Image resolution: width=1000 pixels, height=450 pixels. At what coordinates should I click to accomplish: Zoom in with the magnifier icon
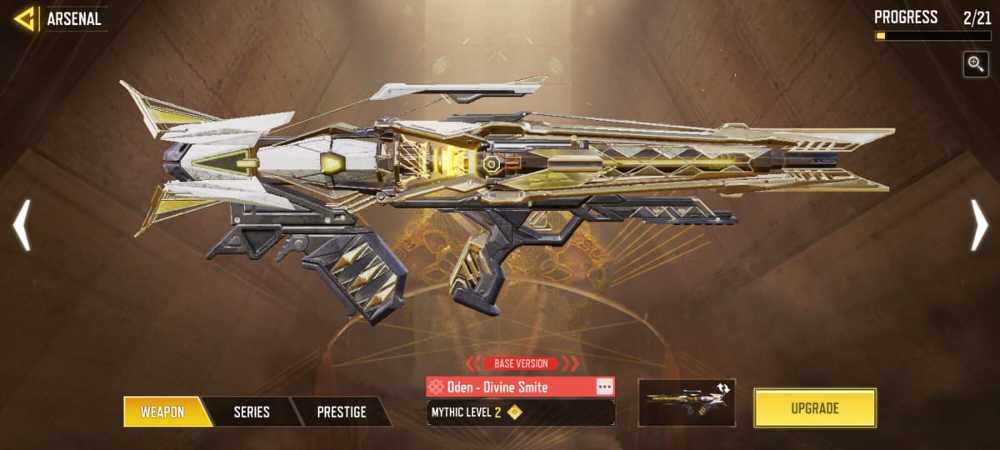[x=975, y=64]
